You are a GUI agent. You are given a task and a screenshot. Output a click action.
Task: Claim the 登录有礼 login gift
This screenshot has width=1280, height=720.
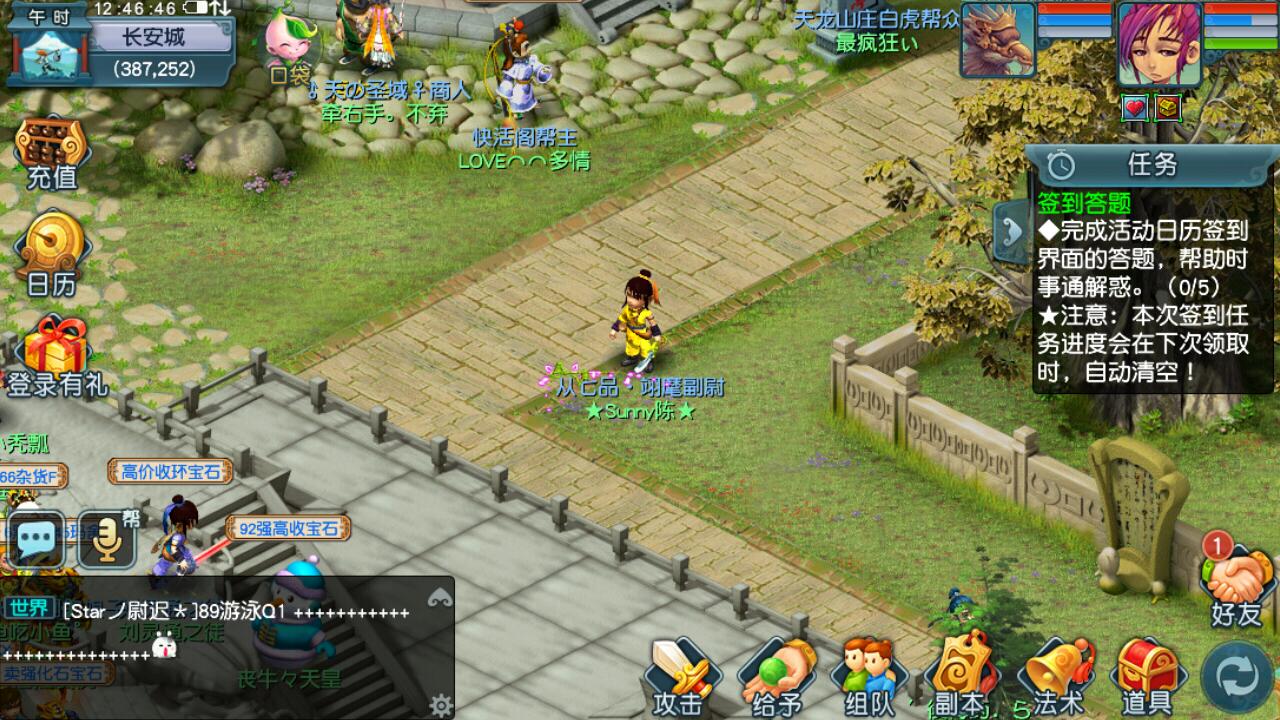56,358
